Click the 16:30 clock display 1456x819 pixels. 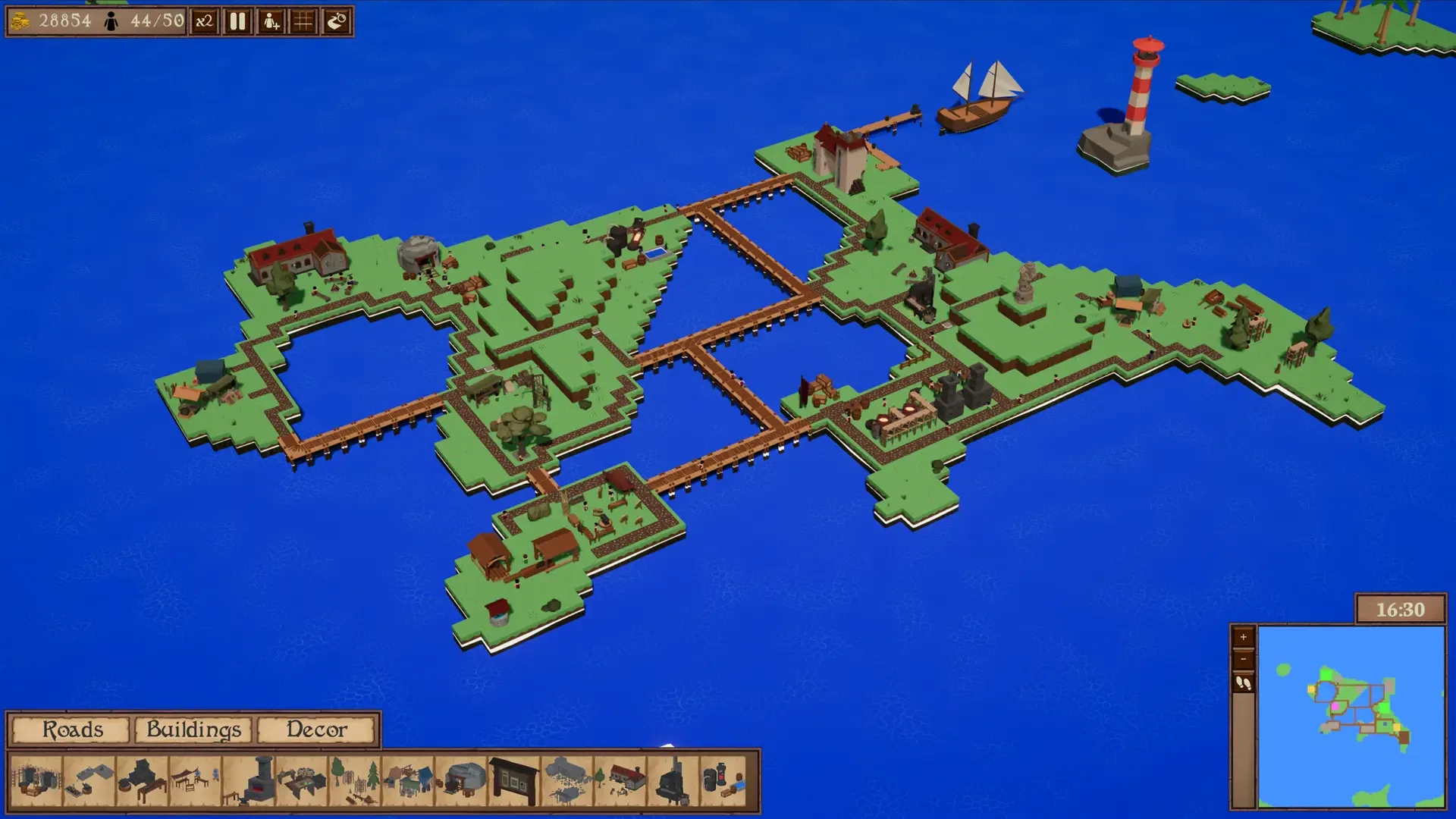tap(1399, 608)
